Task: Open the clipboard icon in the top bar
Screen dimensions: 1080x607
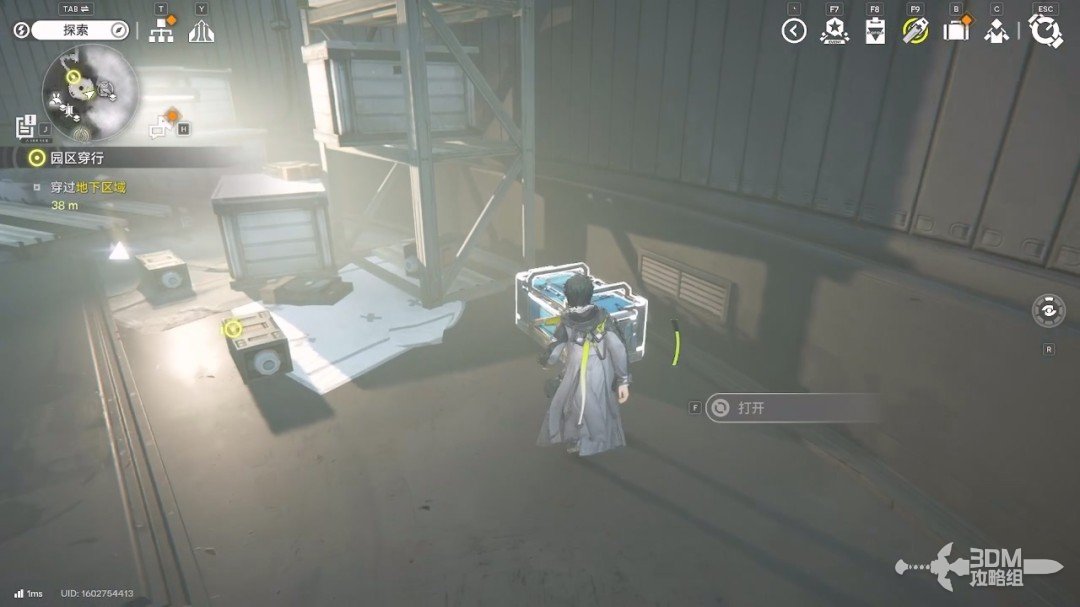Action: click(875, 31)
